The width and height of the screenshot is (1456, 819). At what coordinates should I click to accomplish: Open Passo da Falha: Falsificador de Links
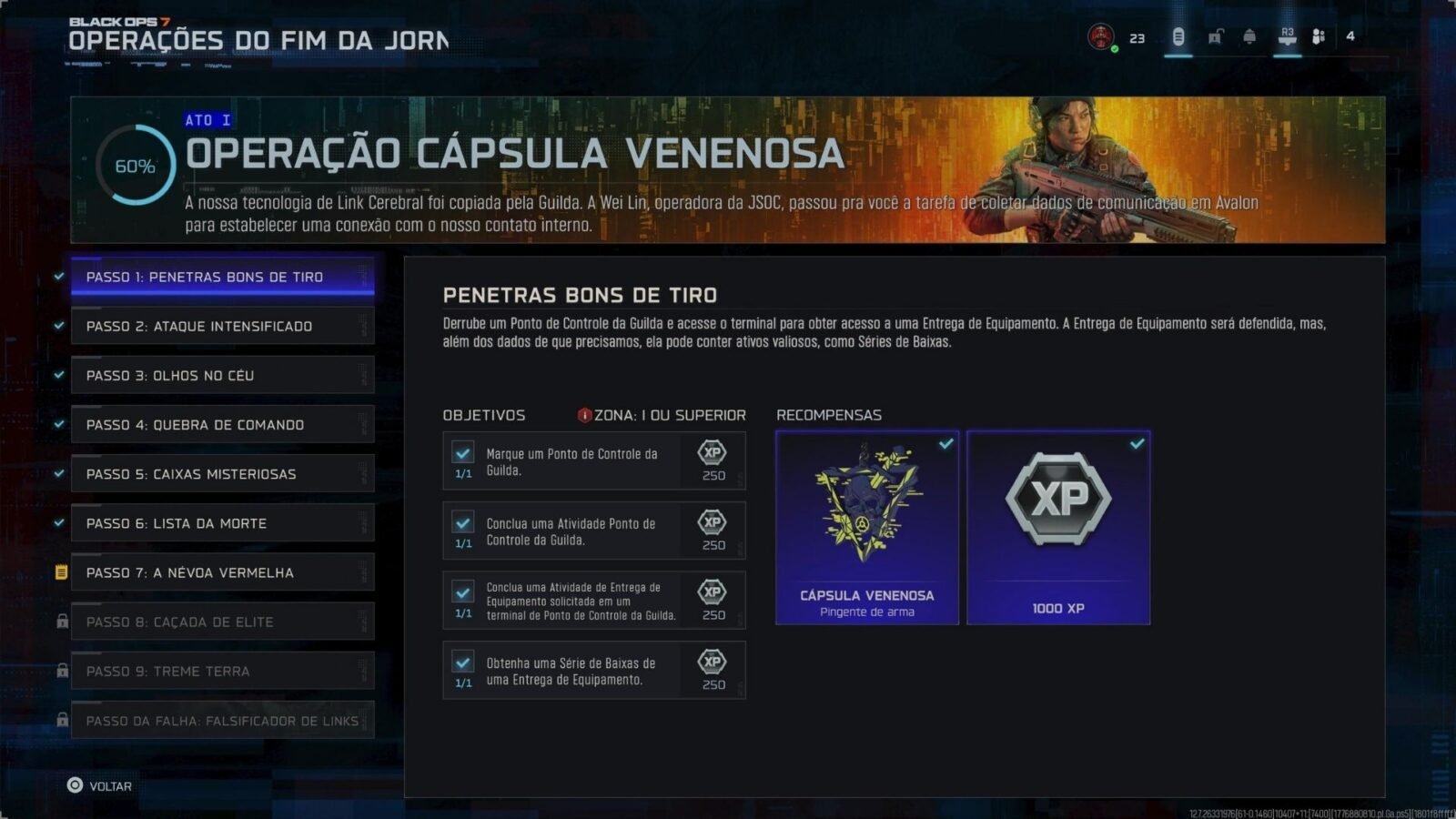point(222,721)
